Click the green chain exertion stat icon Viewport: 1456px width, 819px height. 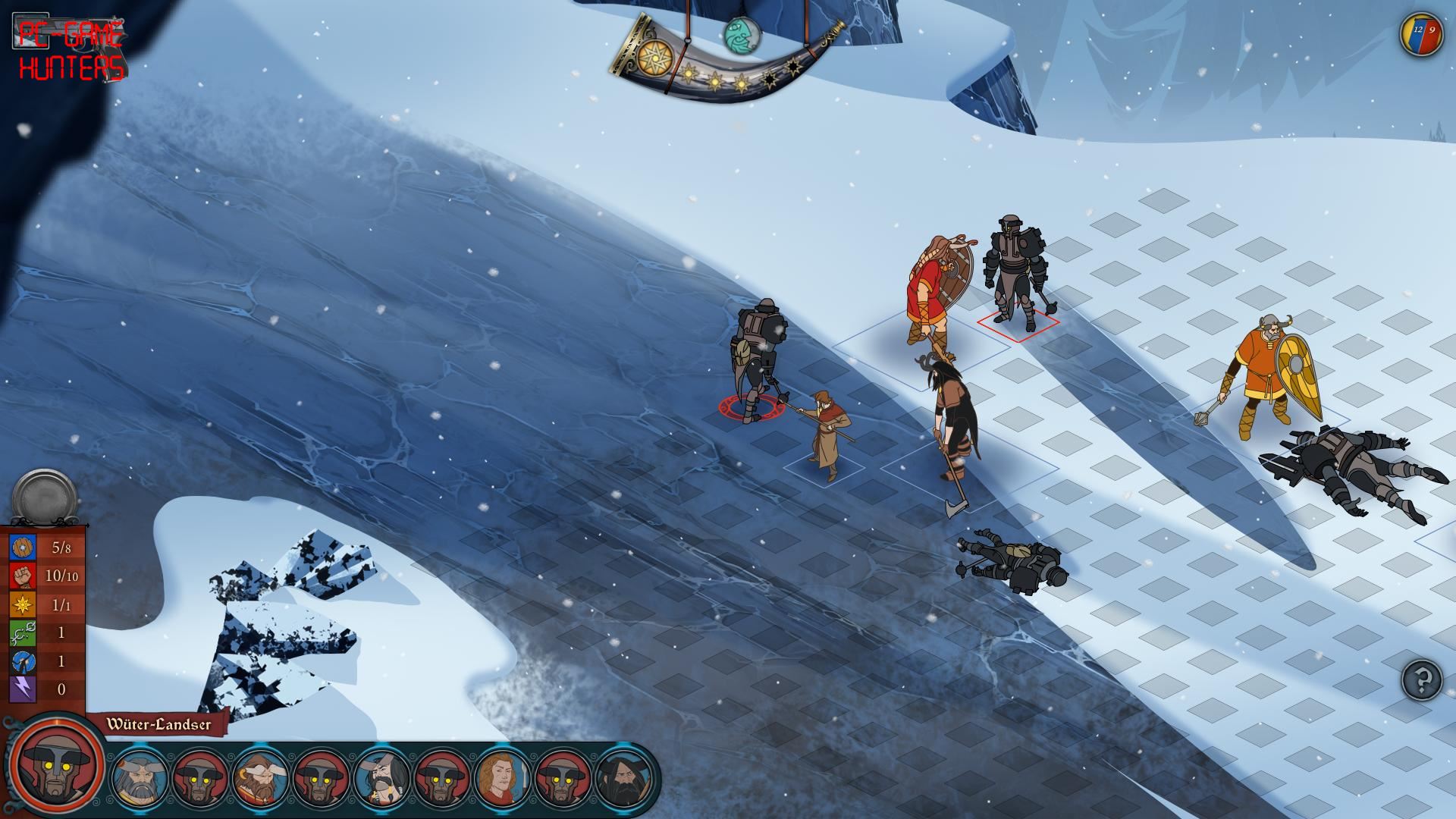tap(23, 632)
